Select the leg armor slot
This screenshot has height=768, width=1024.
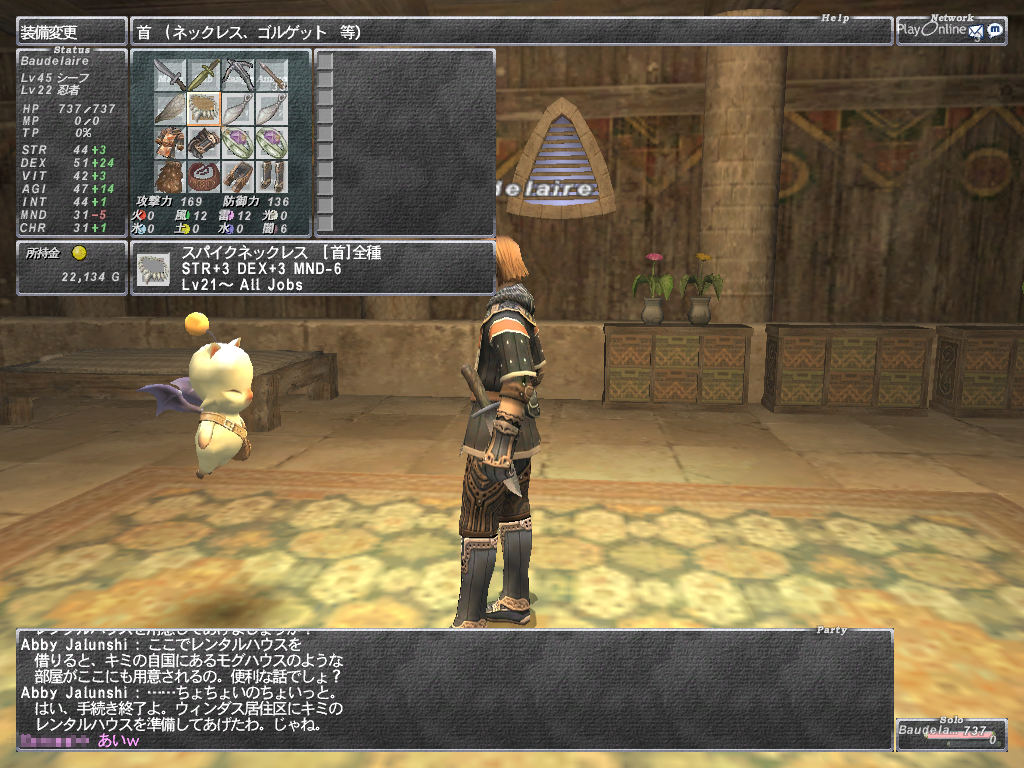(238, 176)
